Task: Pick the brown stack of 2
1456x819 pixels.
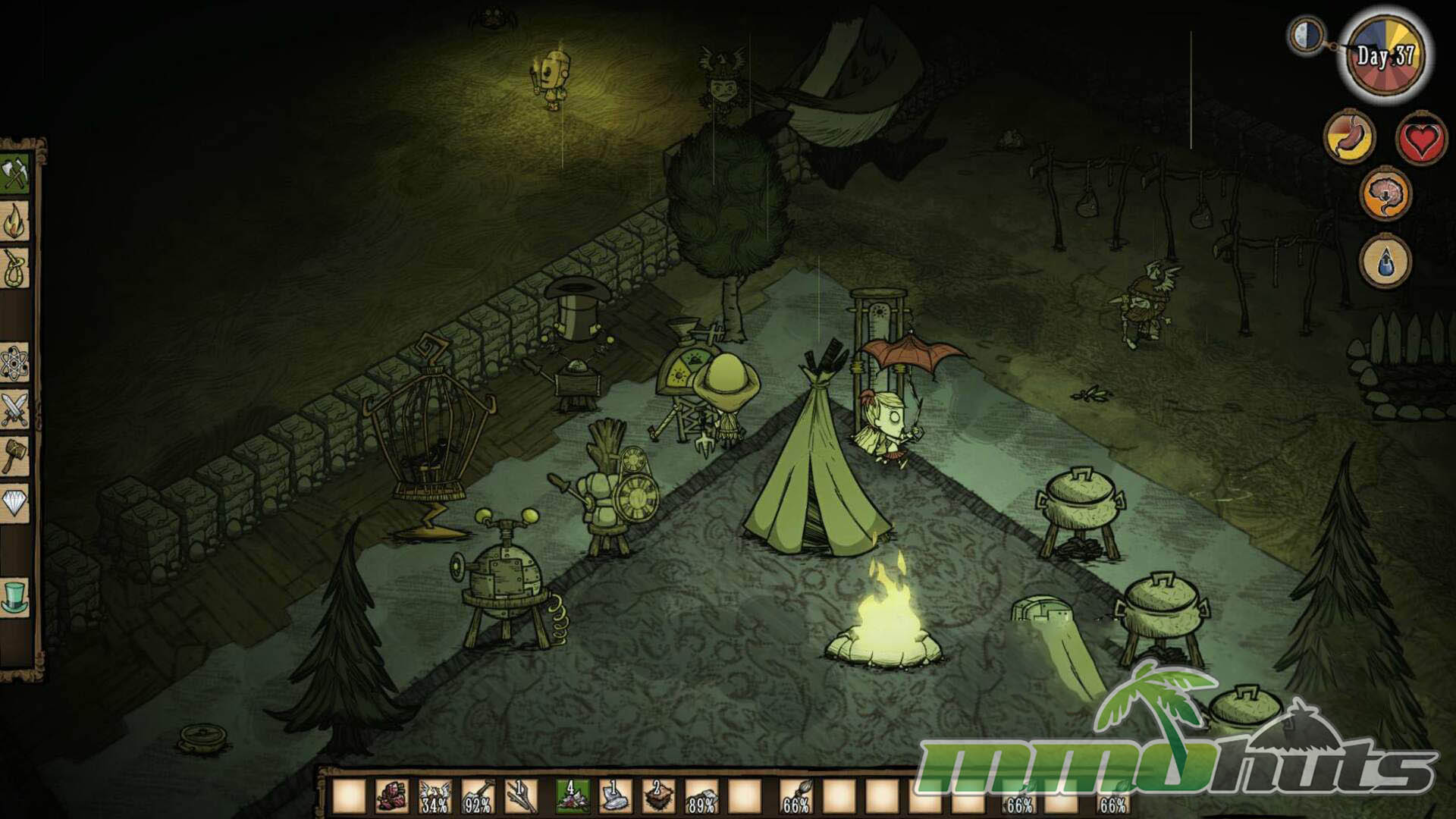Action: [x=657, y=797]
